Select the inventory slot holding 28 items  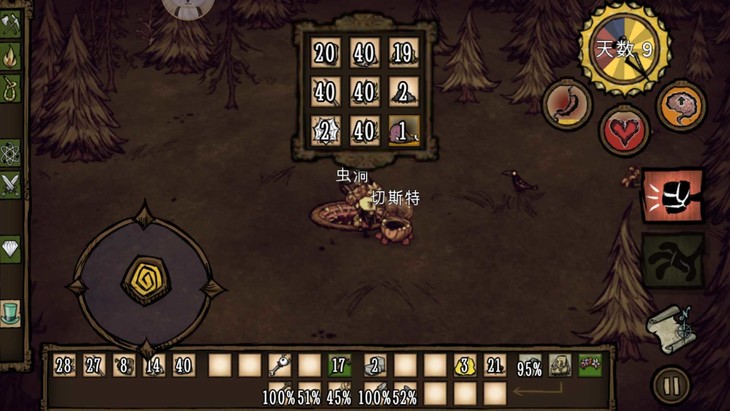coord(64,366)
